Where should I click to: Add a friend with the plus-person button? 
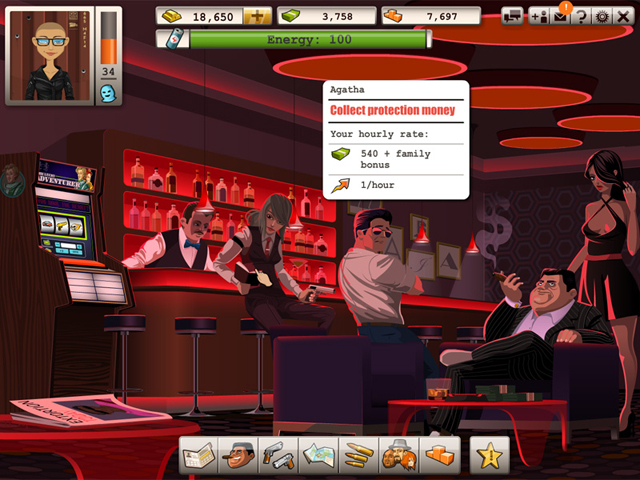(538, 16)
